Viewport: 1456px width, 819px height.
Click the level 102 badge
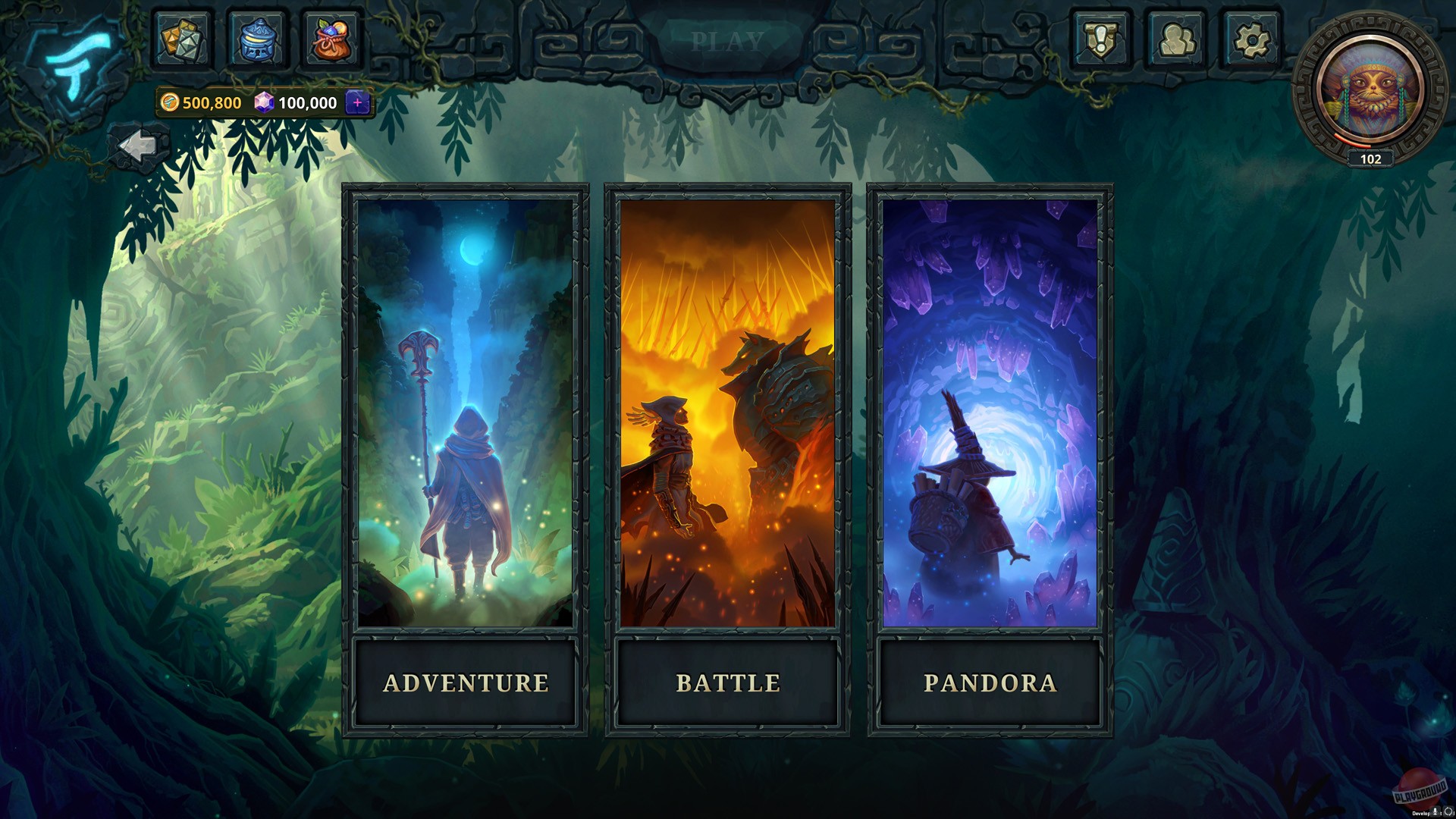(1369, 158)
